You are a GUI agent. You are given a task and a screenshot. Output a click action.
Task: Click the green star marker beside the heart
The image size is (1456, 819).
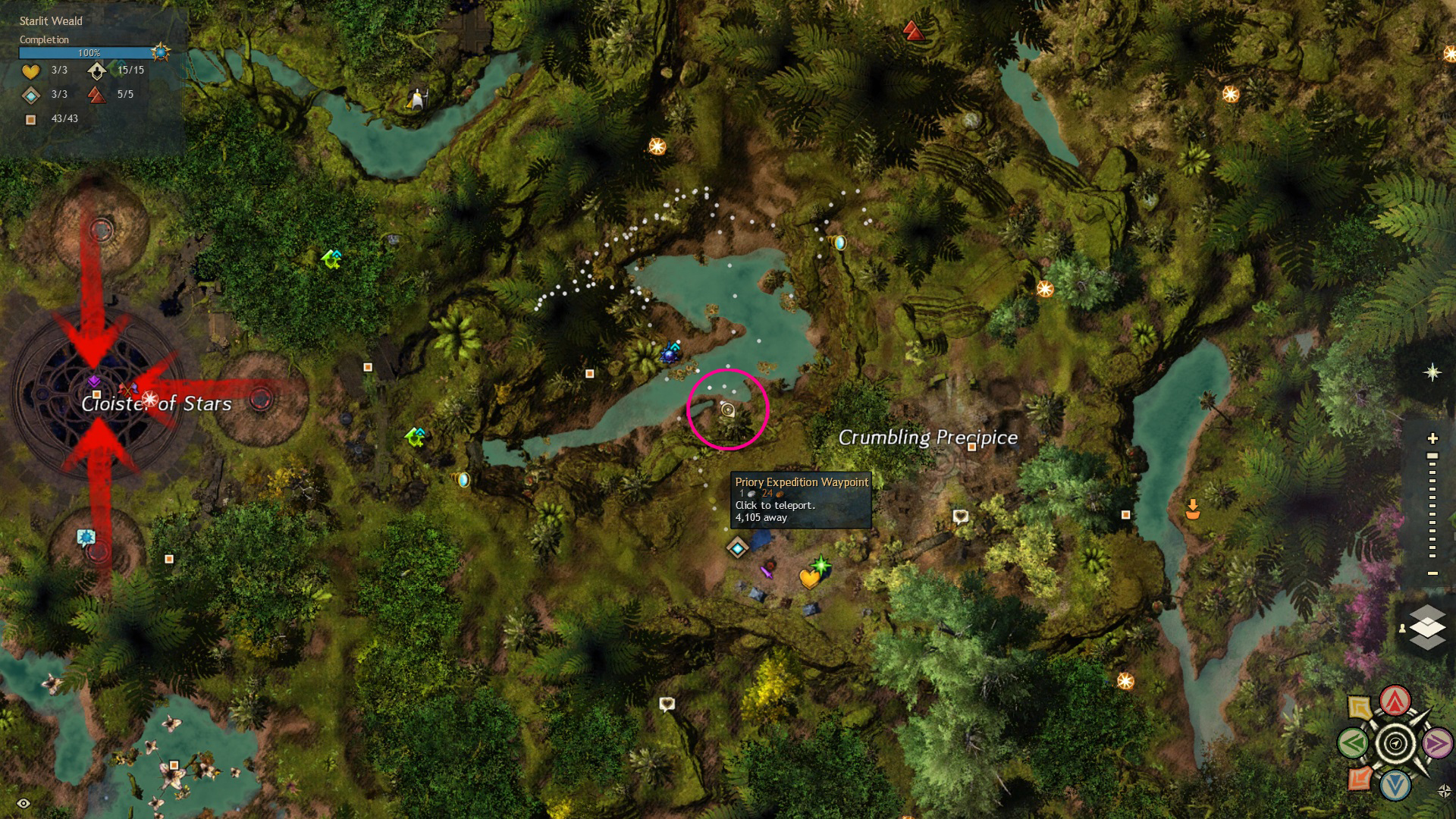click(x=821, y=564)
